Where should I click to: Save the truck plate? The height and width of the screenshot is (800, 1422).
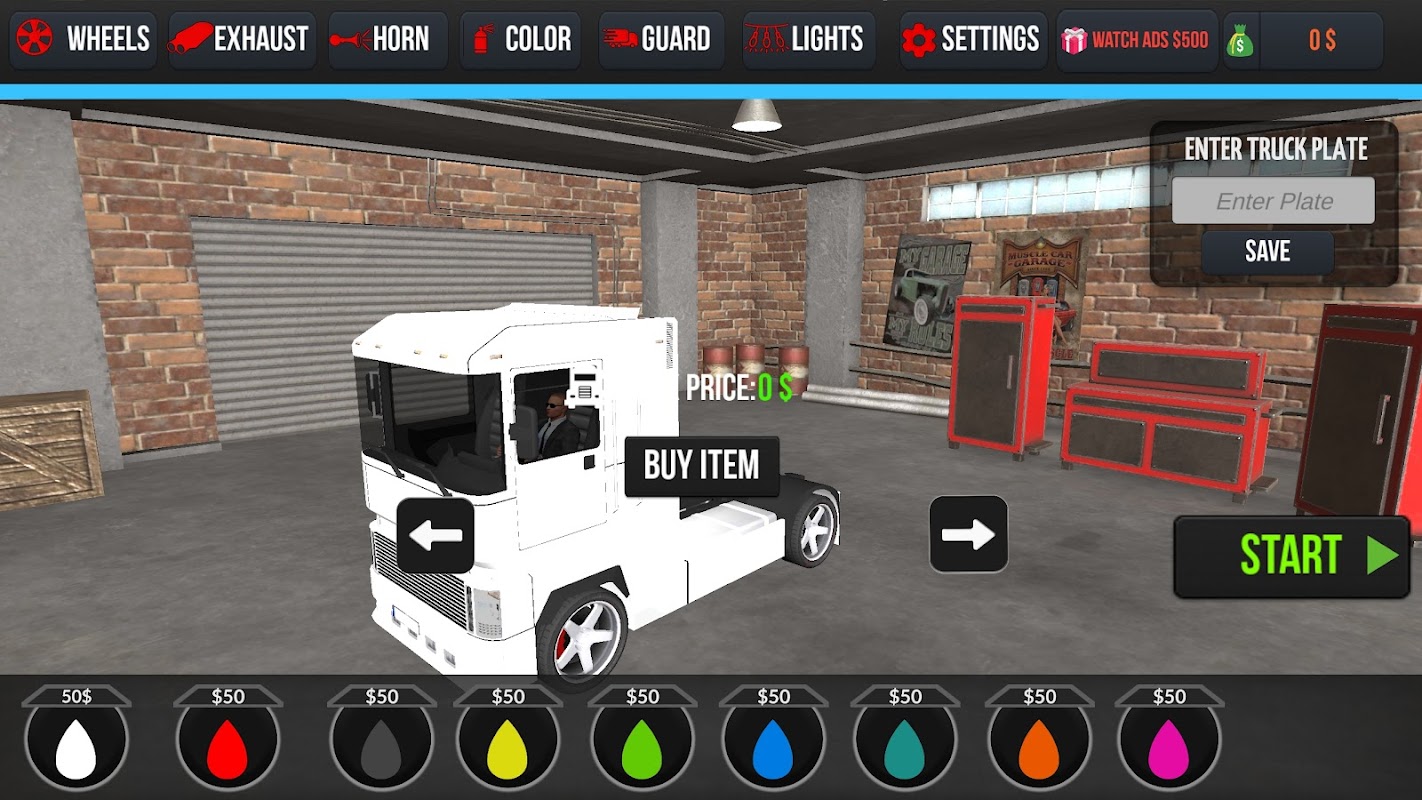coord(1267,252)
